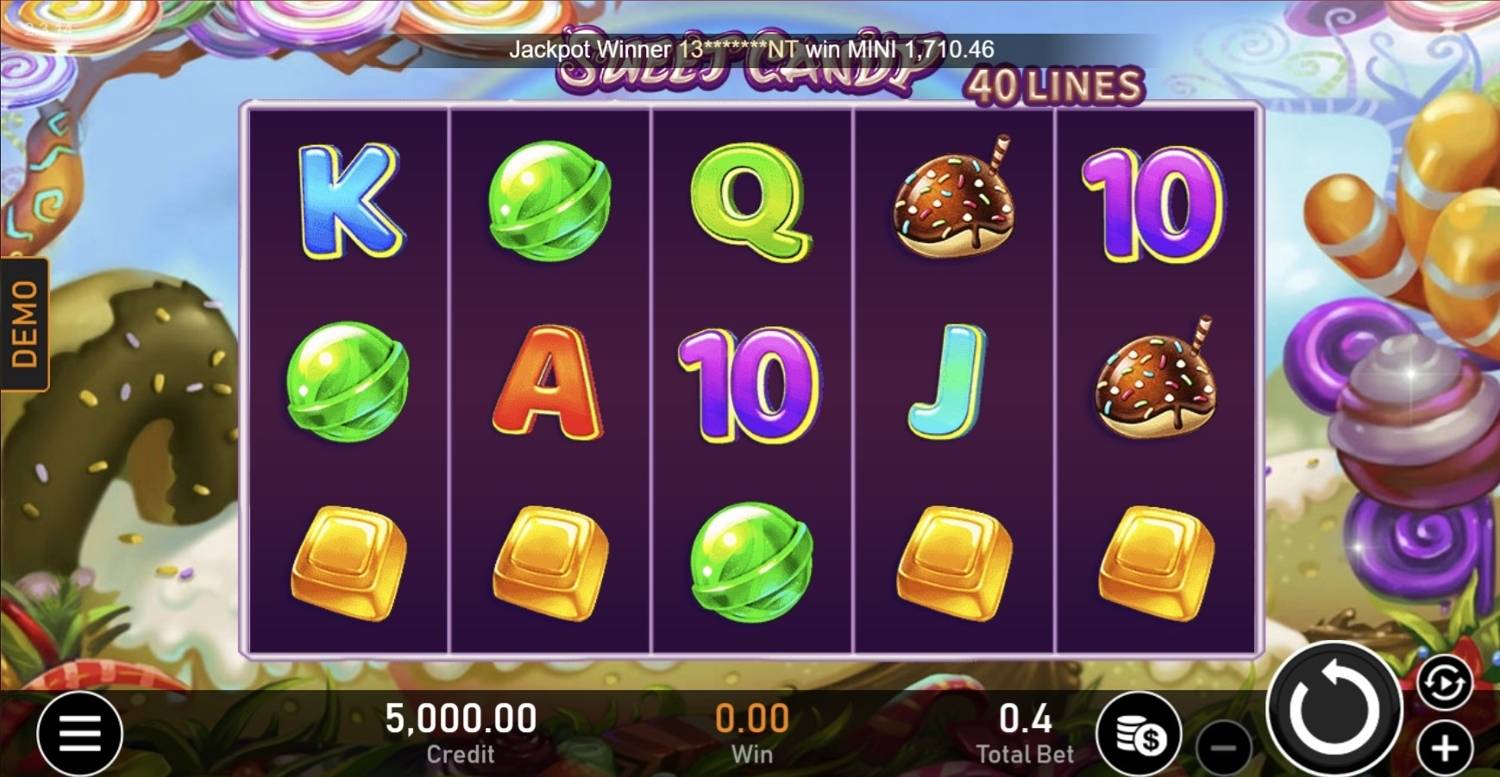This screenshot has height=777, width=1500.
Task: Decrease the total bet with minus
Action: click(x=1224, y=747)
